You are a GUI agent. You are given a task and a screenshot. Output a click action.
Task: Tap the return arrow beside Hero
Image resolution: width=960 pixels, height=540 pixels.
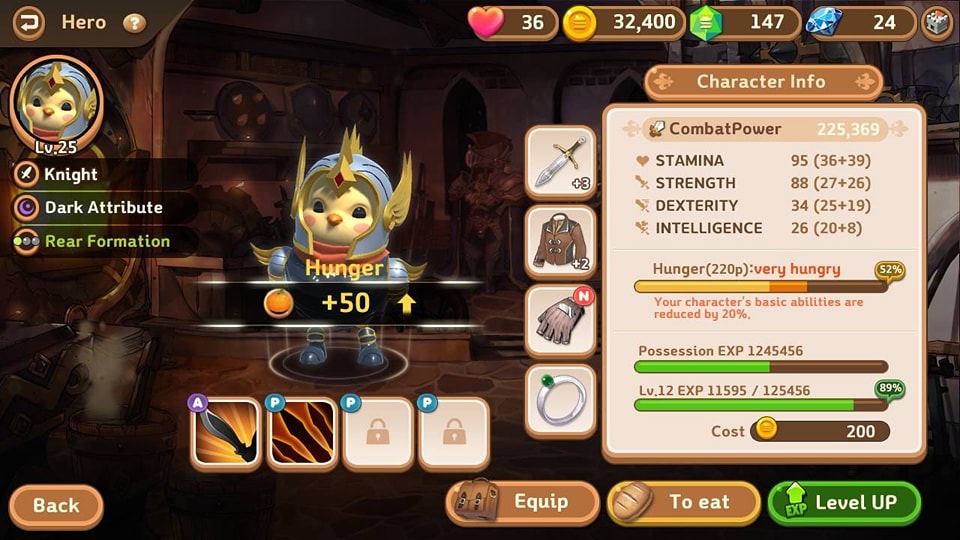pyautogui.click(x=27, y=22)
